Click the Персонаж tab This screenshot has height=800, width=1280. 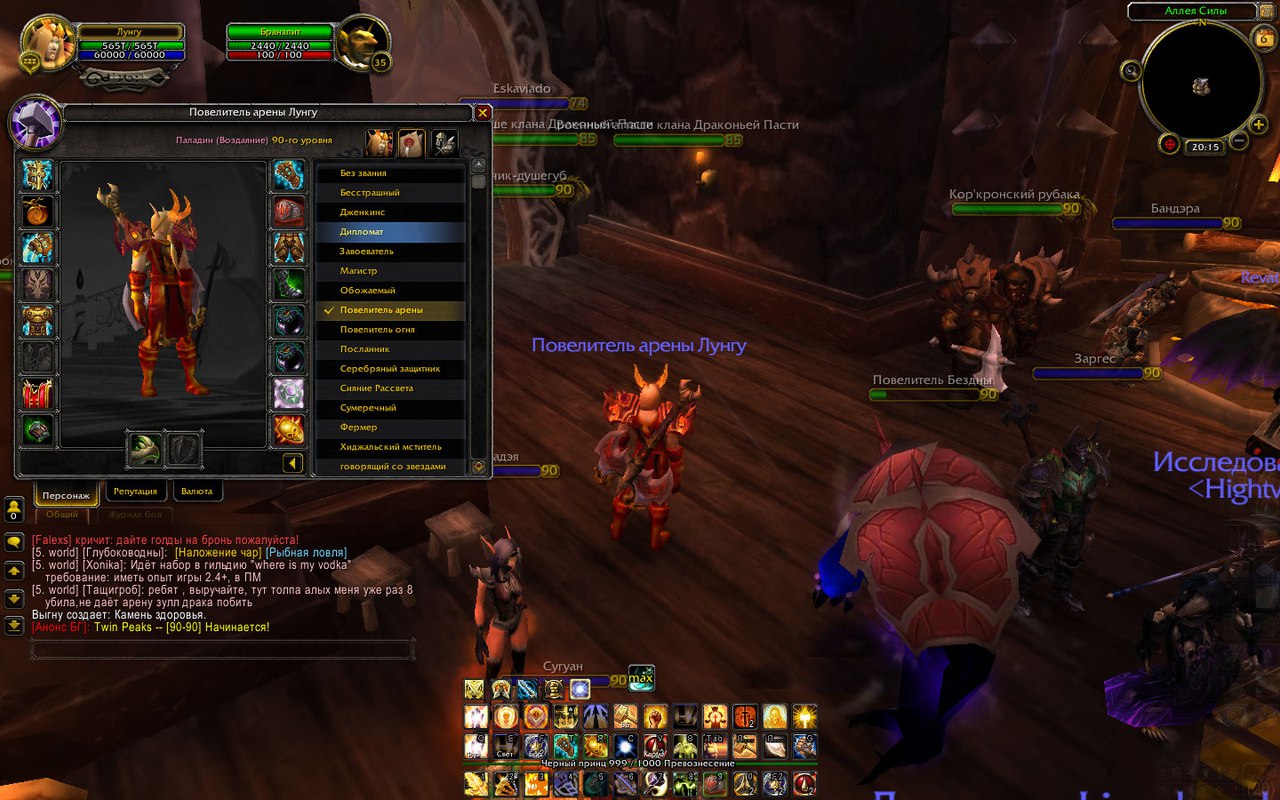[x=66, y=495]
